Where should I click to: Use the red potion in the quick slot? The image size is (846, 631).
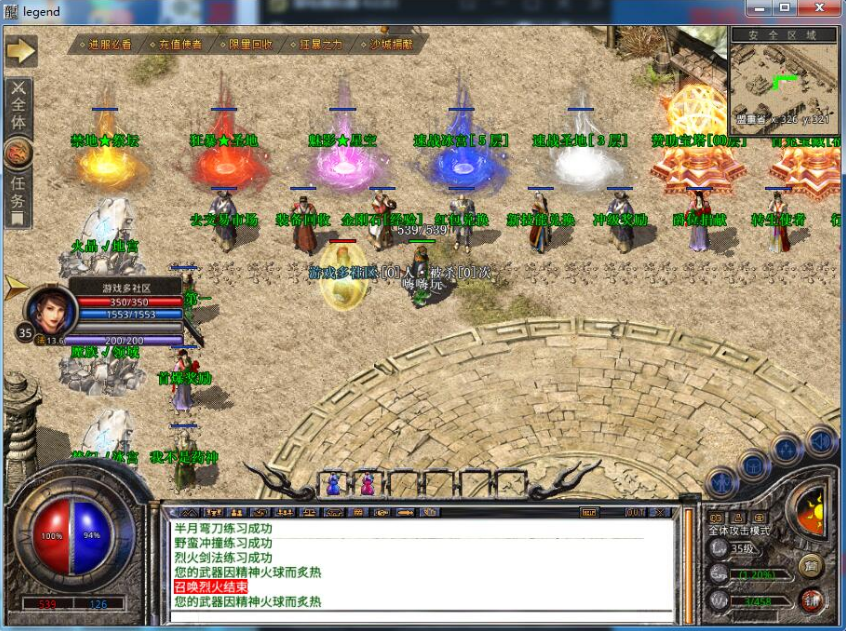tap(366, 484)
